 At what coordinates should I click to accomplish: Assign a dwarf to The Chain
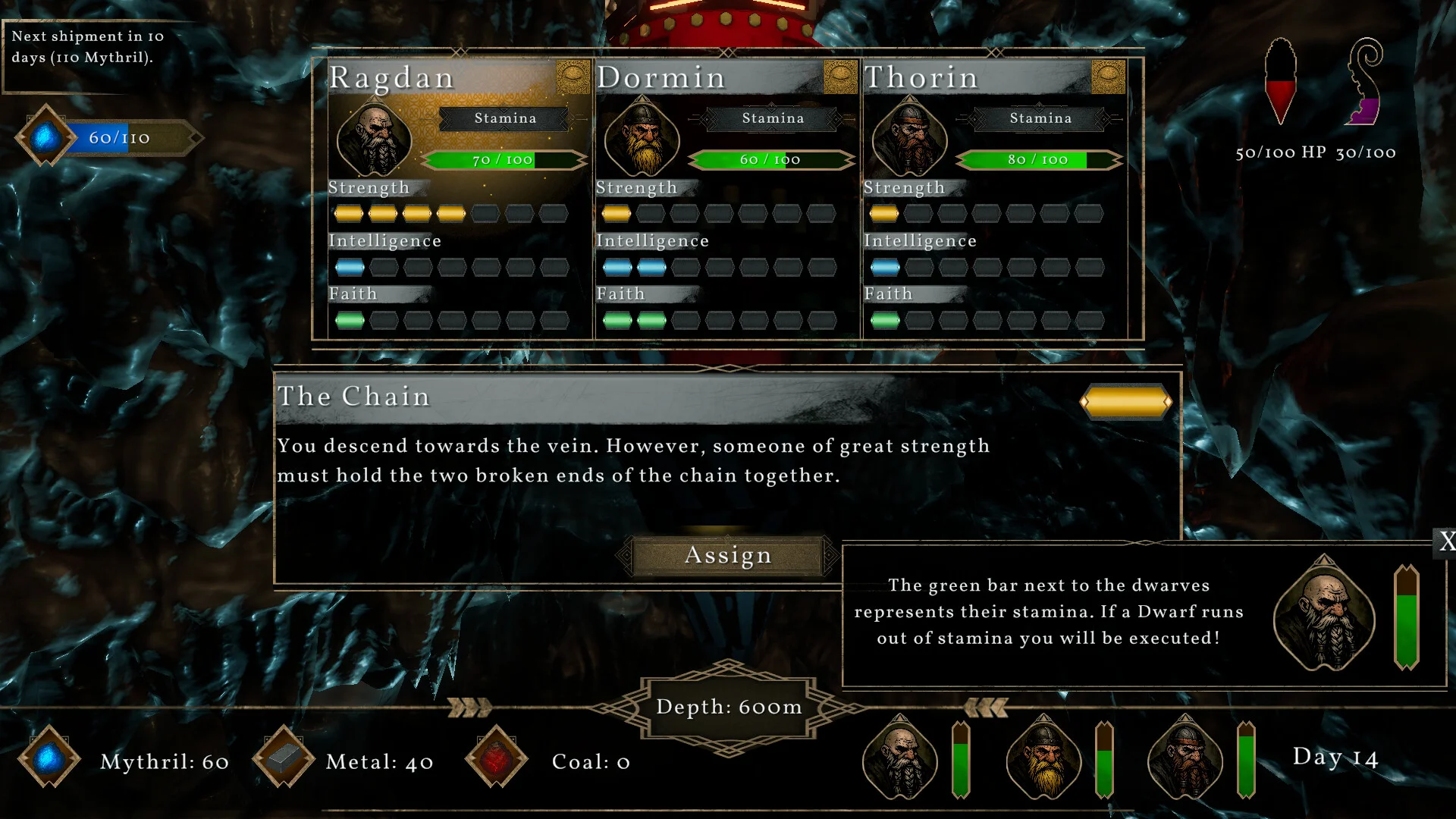727,556
